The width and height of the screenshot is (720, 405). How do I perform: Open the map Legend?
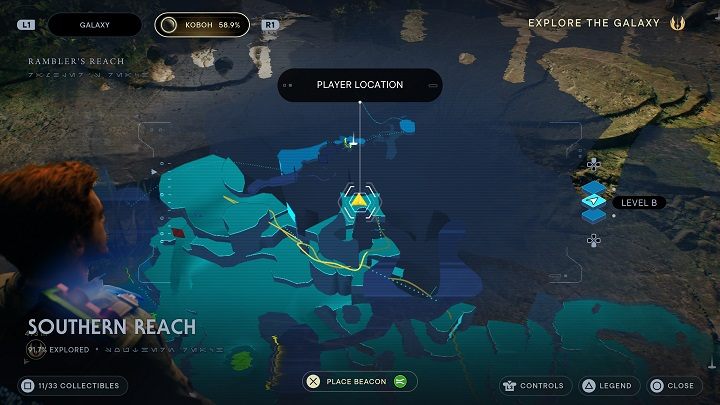point(605,385)
